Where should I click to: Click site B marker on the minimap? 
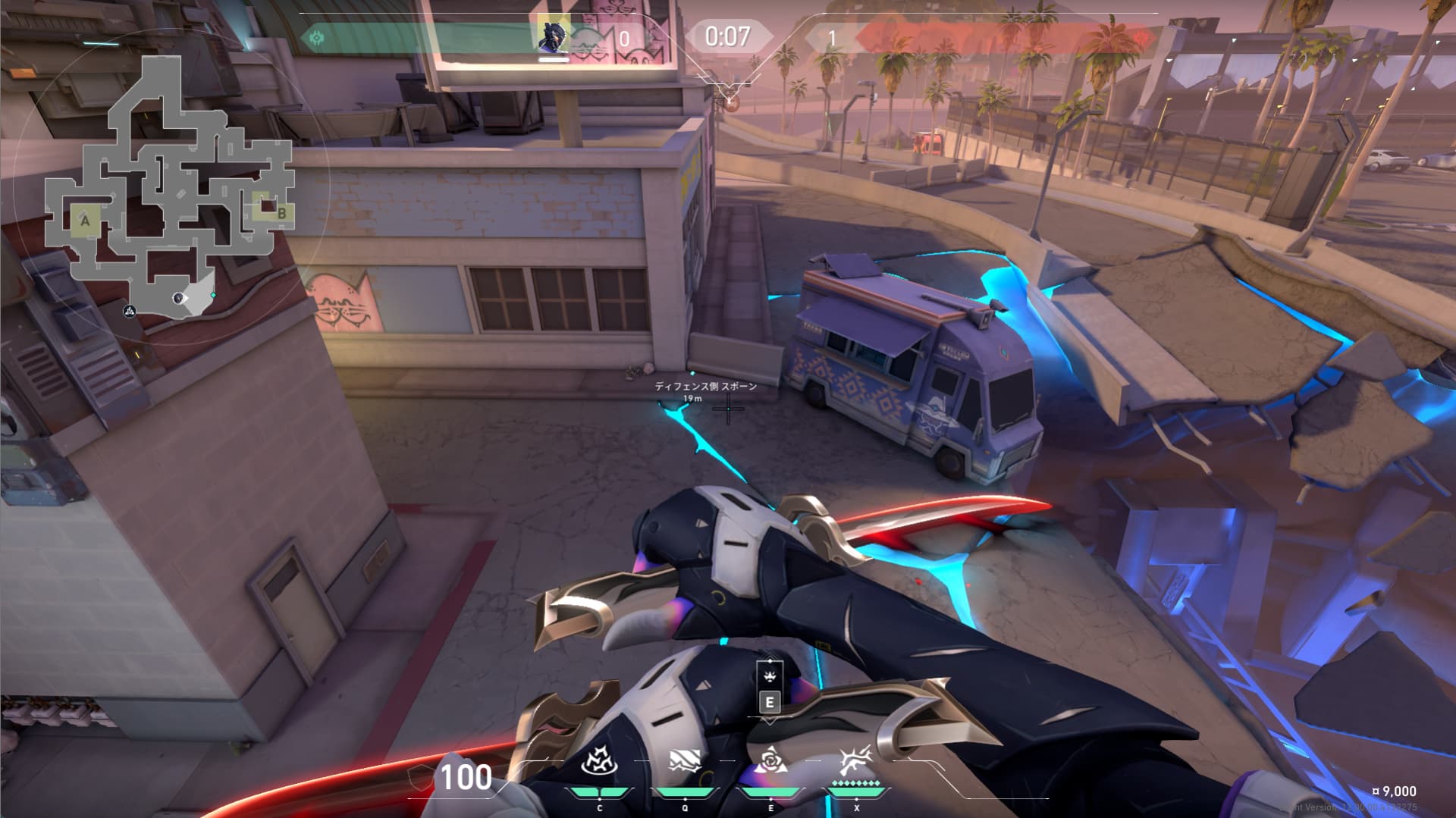[x=281, y=214]
